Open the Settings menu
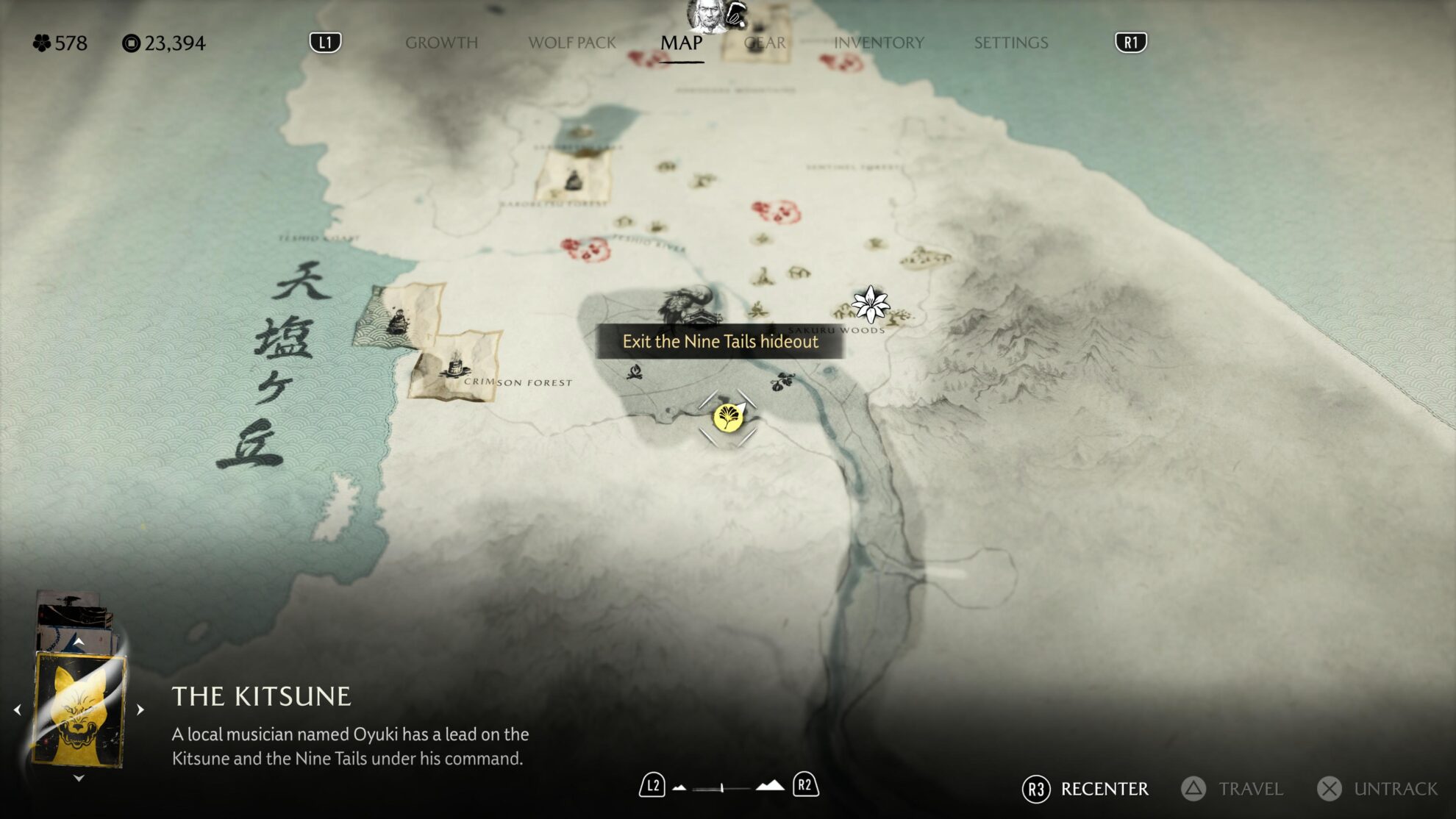Viewport: 1456px width, 819px height. point(1010,43)
